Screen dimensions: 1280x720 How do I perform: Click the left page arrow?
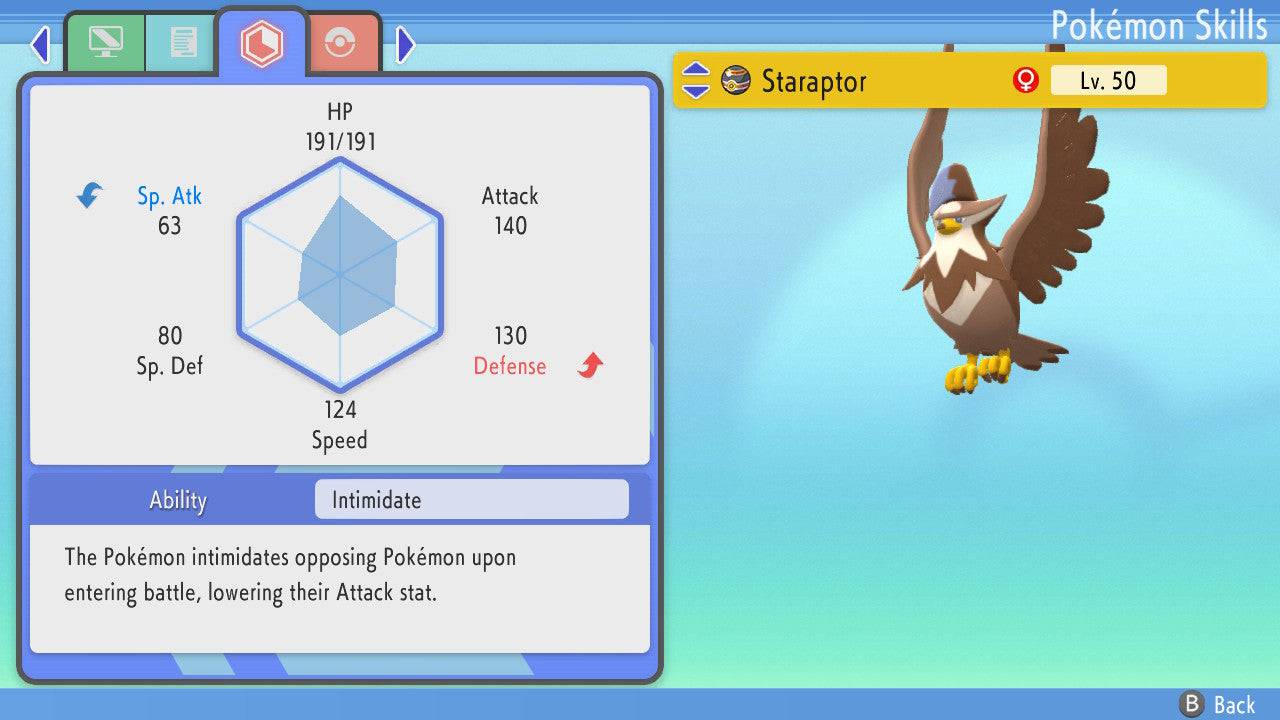click(40, 44)
